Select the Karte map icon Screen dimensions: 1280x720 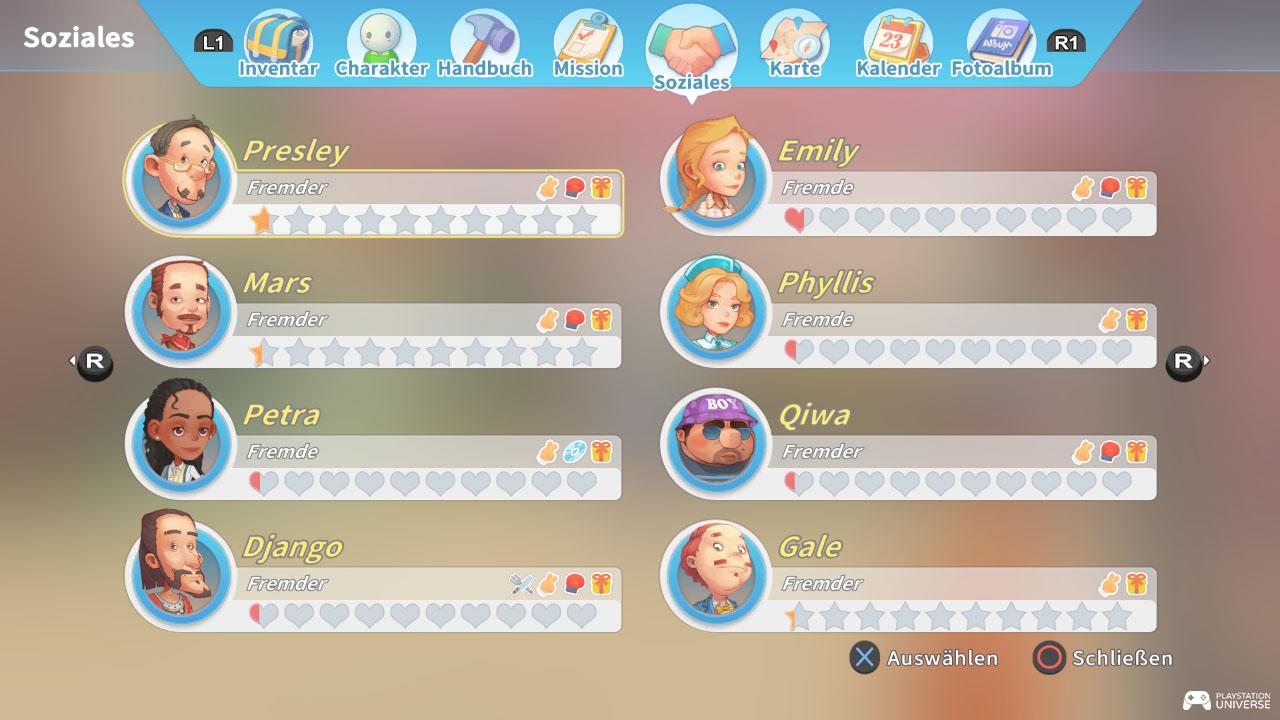(x=794, y=38)
